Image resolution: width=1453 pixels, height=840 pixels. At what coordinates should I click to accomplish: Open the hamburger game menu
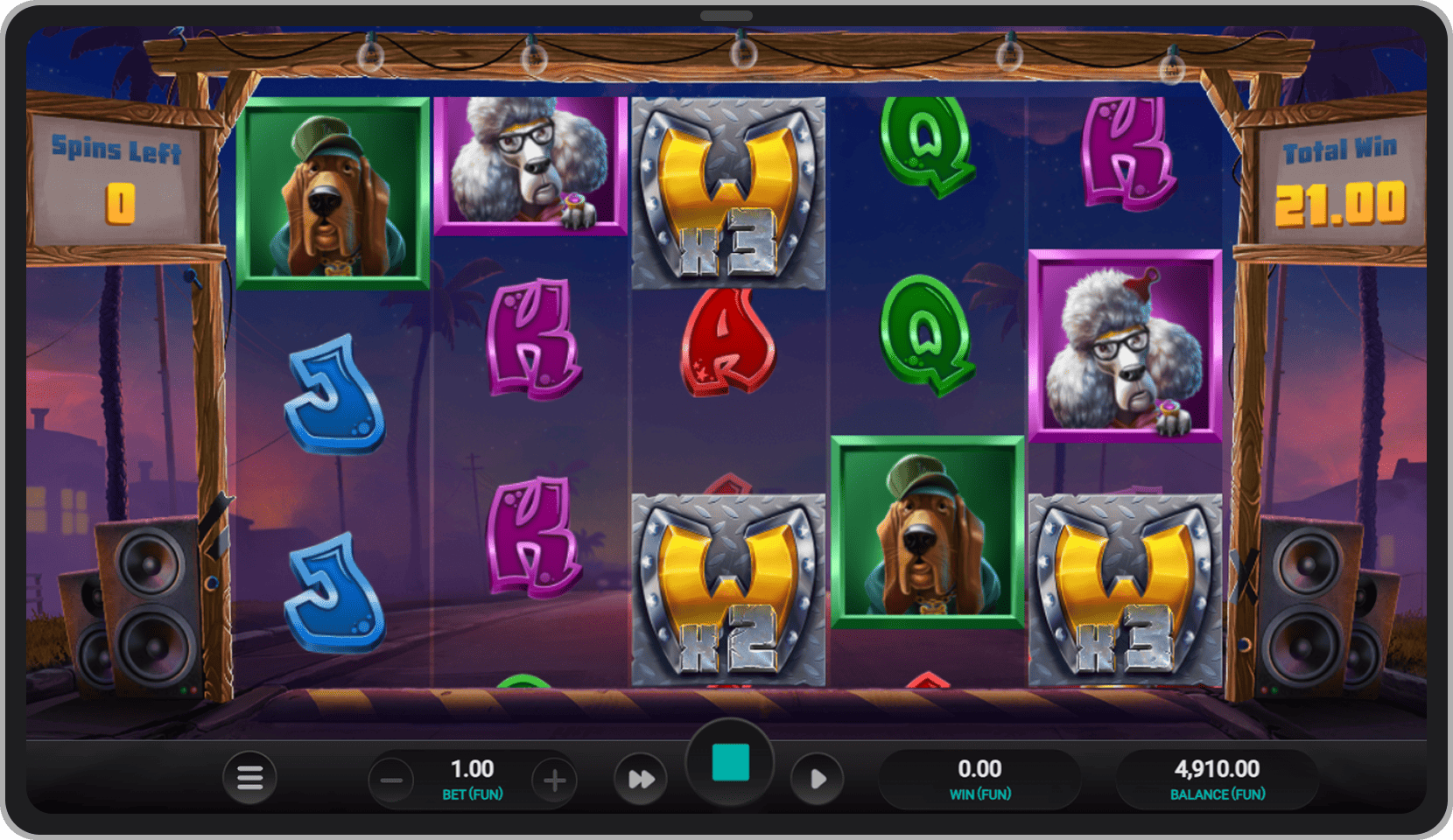(249, 778)
